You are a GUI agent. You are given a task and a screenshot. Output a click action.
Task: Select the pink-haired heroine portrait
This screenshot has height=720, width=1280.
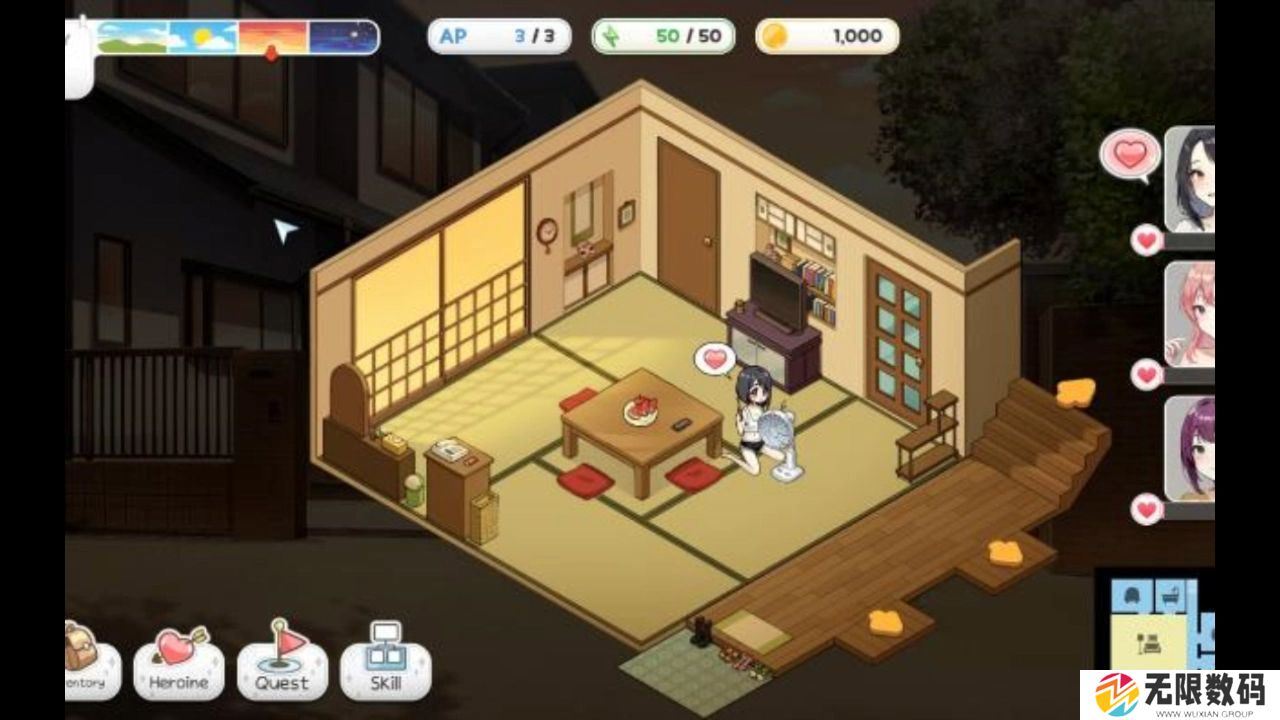pos(1191,313)
